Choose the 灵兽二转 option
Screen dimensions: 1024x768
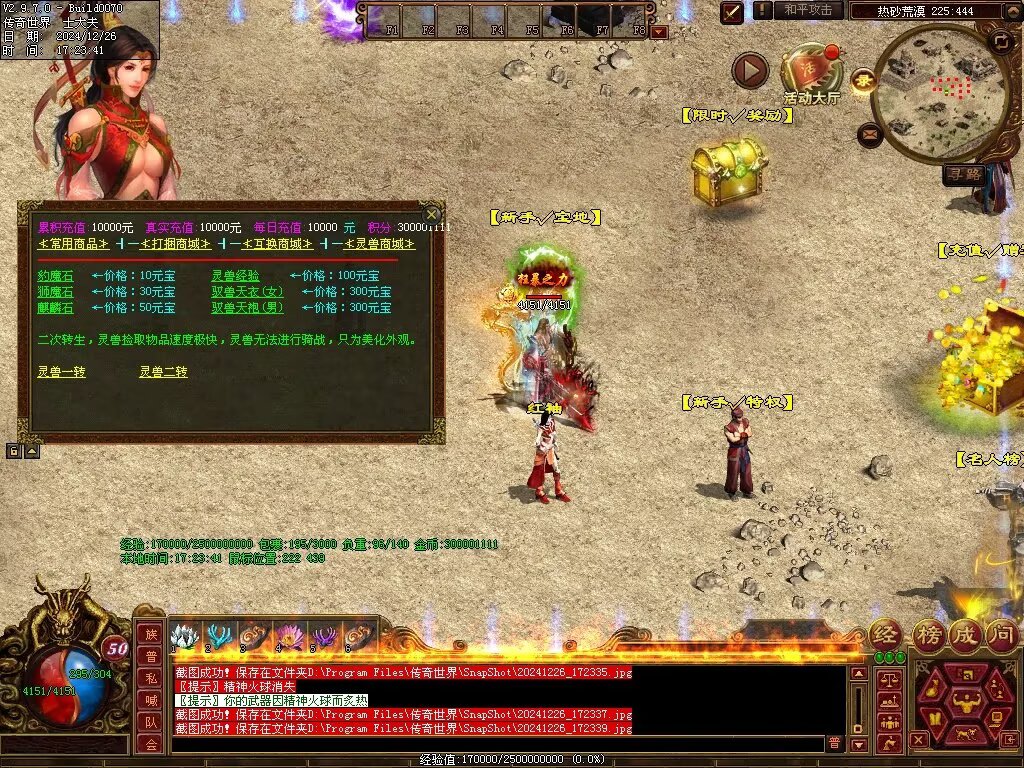(163, 372)
